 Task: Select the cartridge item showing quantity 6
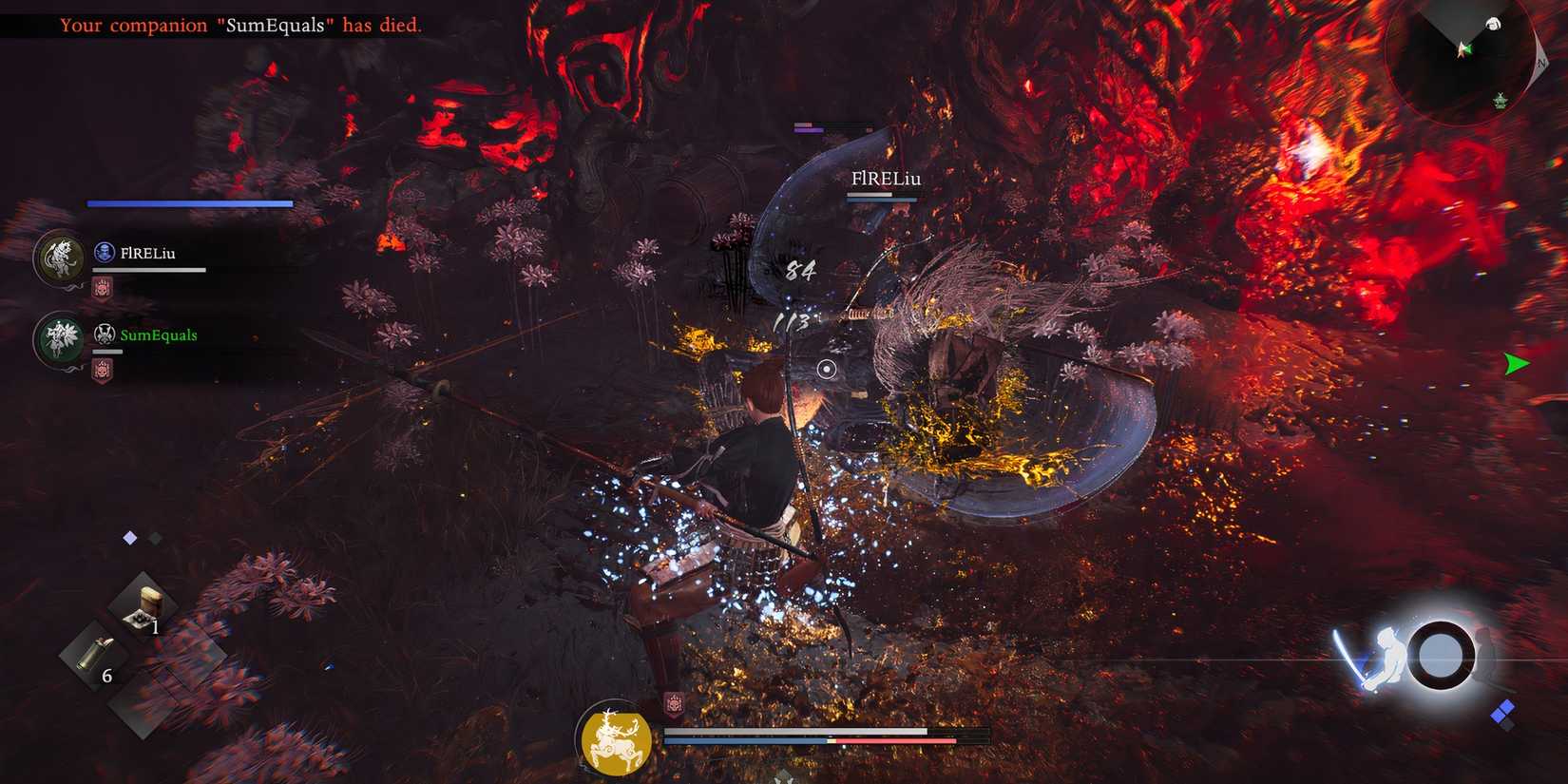pos(95,651)
